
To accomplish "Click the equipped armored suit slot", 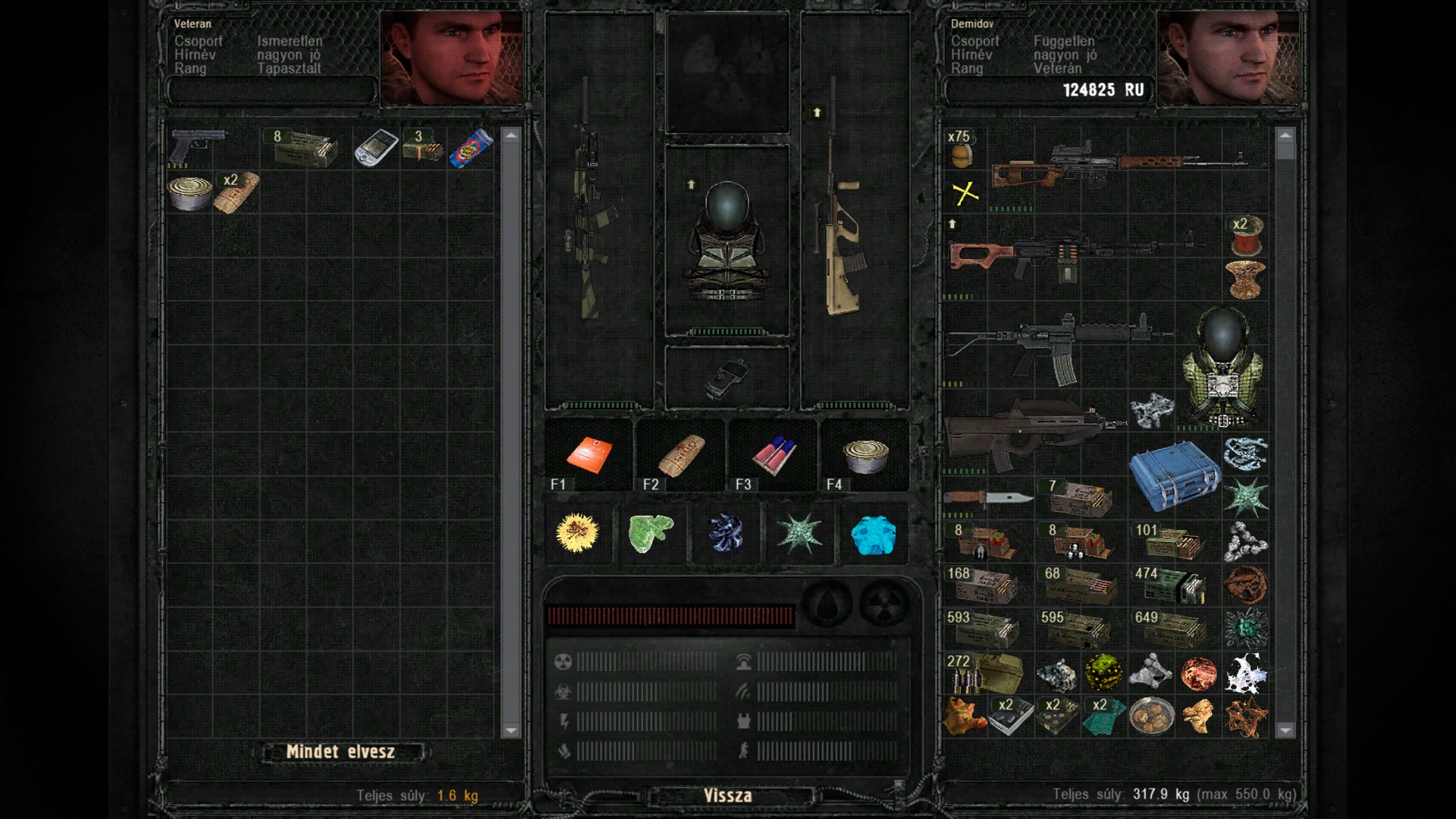I will pos(726,241).
